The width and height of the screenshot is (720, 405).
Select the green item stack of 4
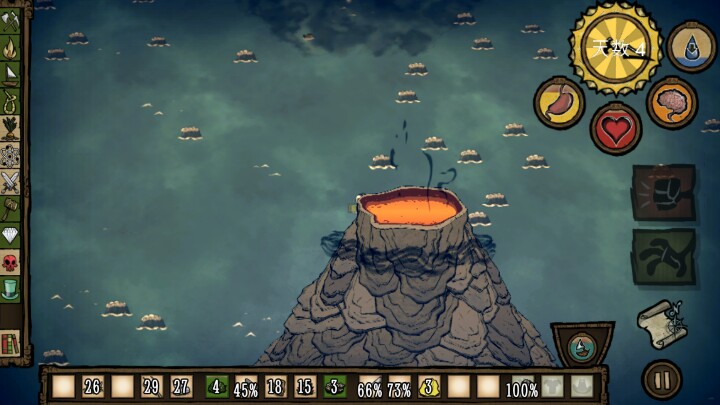tap(216, 386)
